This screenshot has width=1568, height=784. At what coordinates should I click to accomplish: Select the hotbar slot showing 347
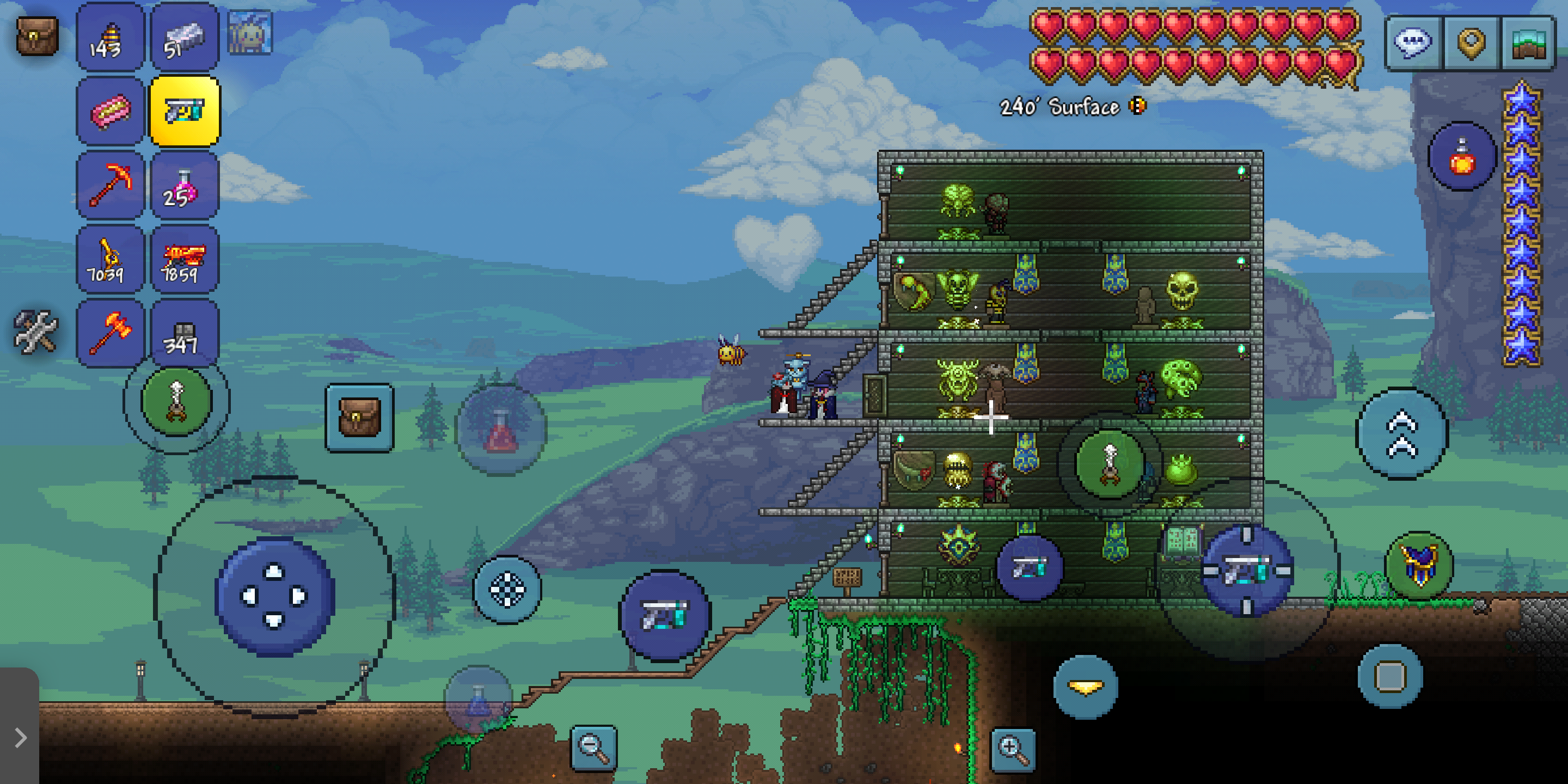coord(184,334)
